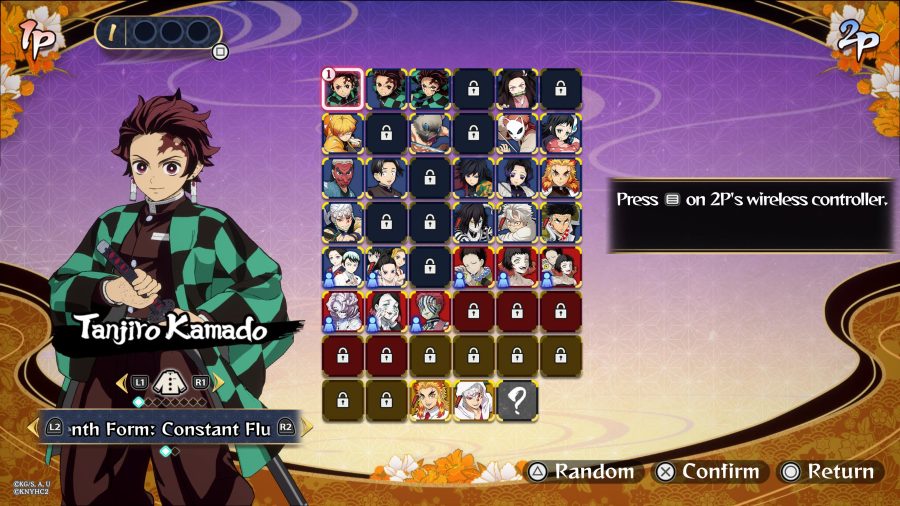Select the boar-headed Inosuke portrait
This screenshot has height=506, width=900.
point(430,133)
